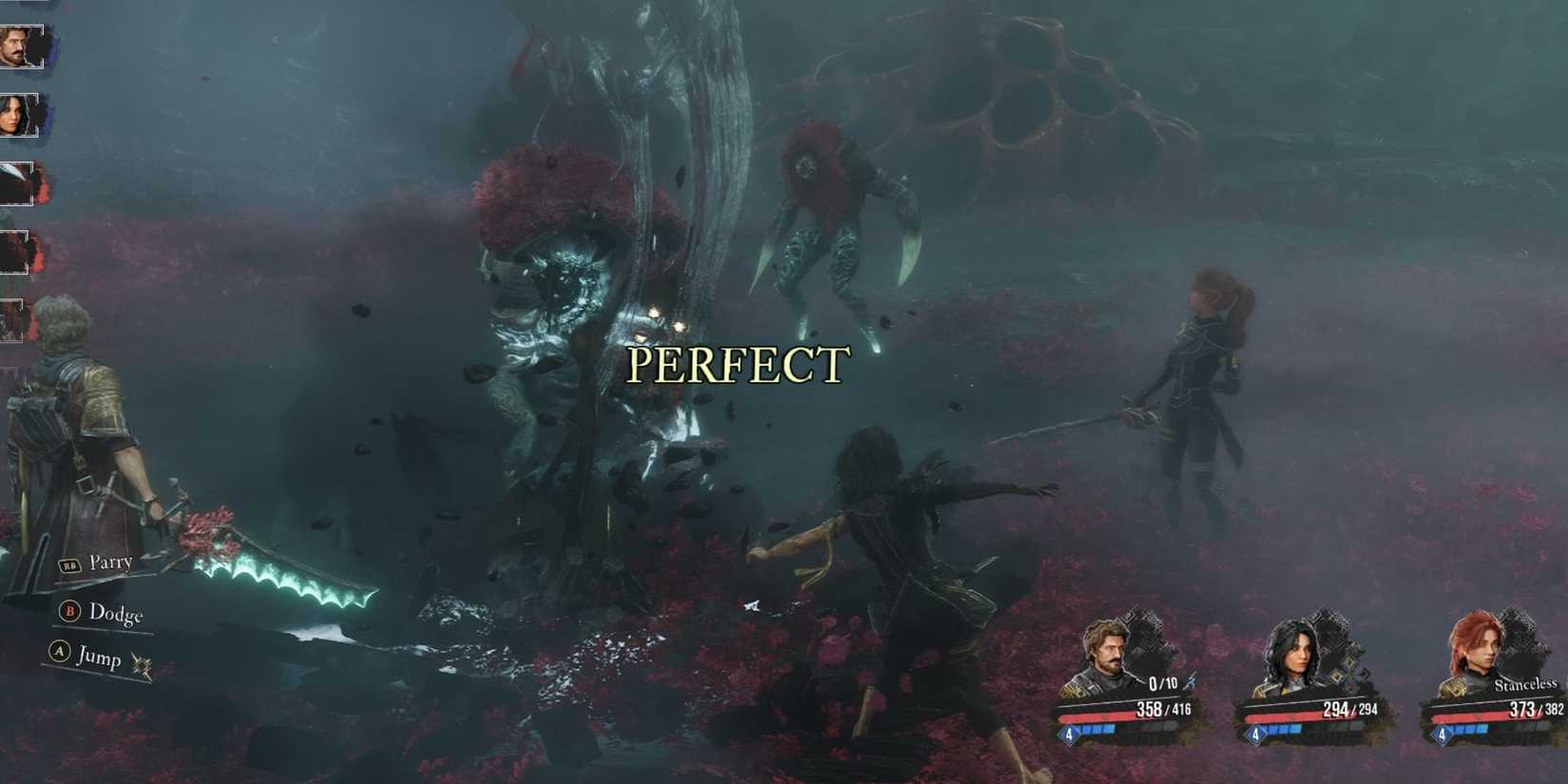This screenshot has height=784, width=1568.
Task: Click the 0/10 counter on the first portrait
Action: point(1161,684)
